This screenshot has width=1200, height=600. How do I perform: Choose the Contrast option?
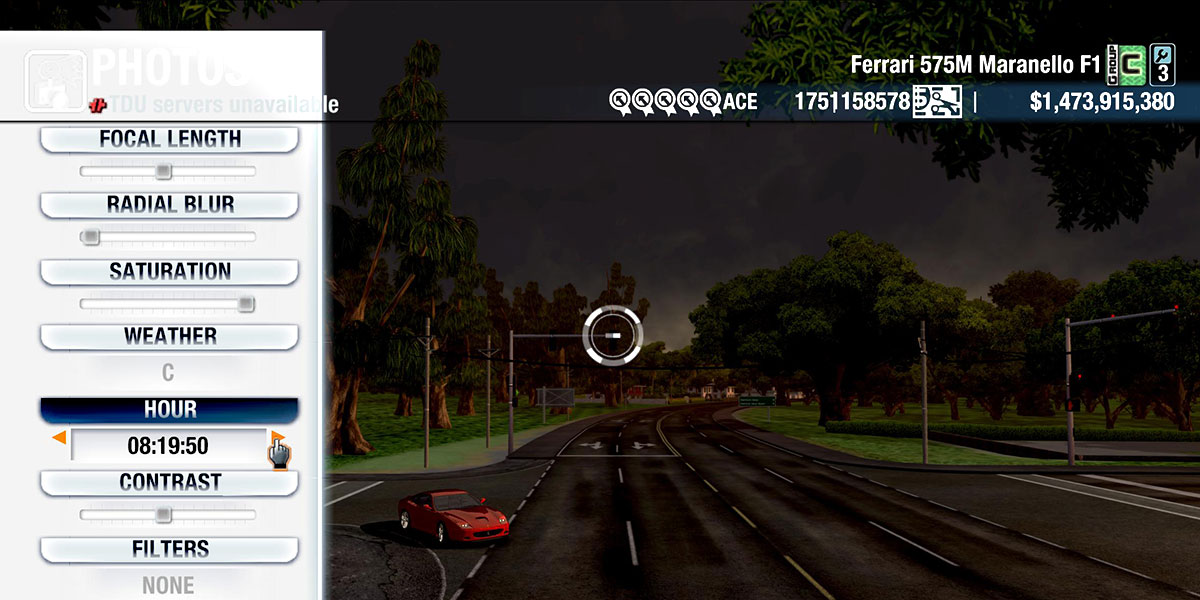tap(169, 482)
